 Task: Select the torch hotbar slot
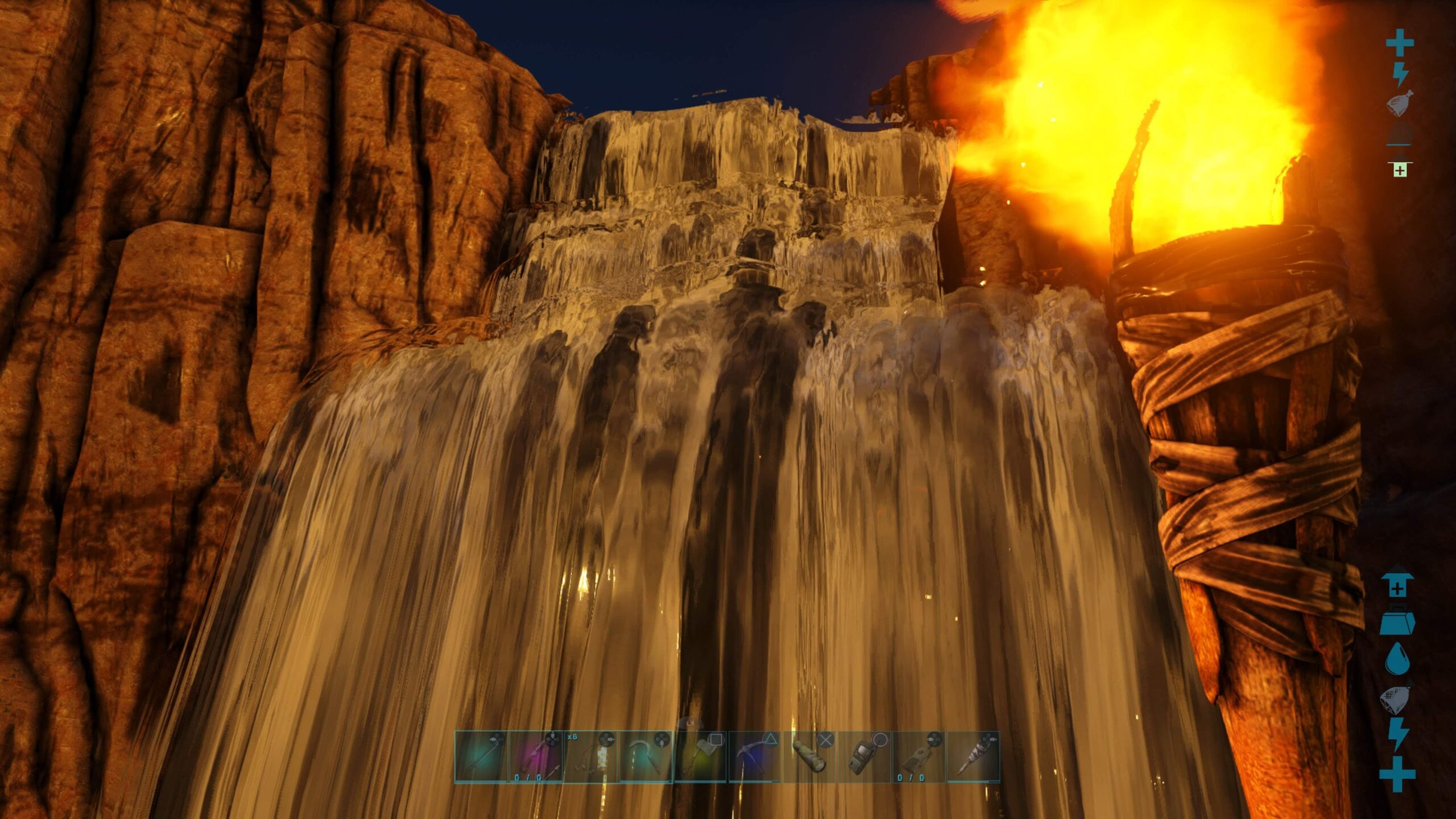point(973,757)
